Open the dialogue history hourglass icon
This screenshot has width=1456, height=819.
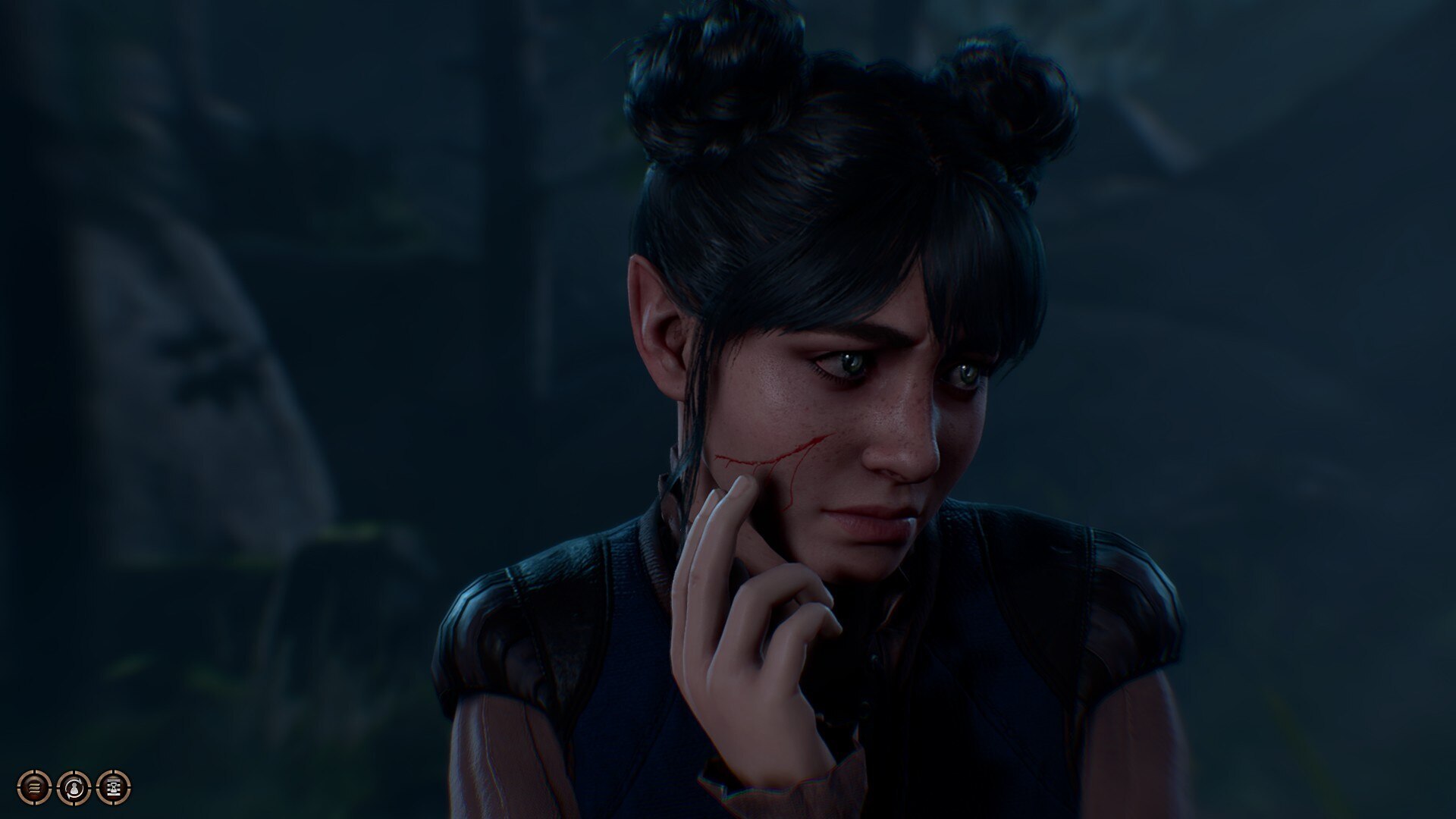(x=114, y=787)
